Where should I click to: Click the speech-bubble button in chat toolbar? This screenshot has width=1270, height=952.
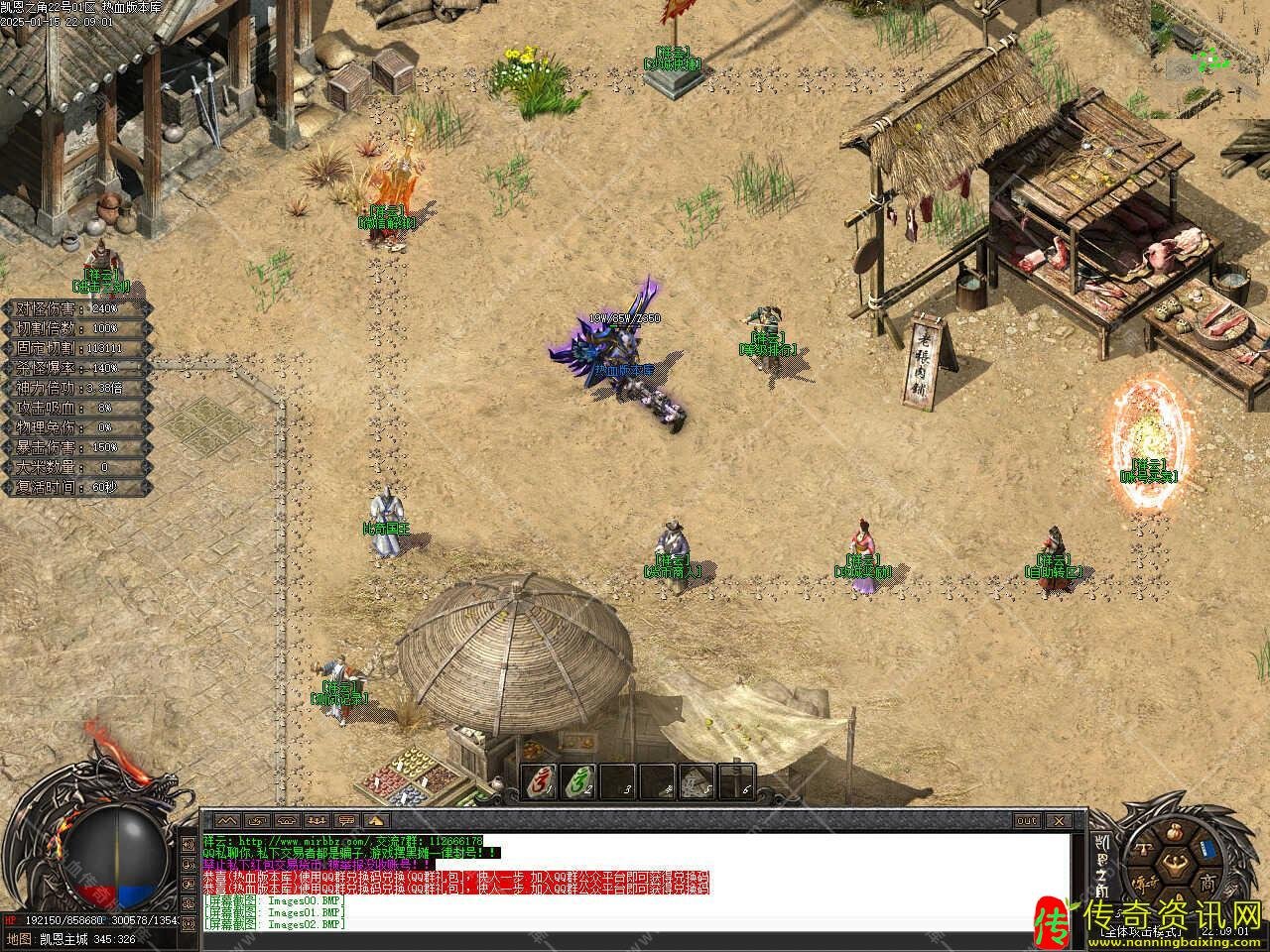pyautogui.click(x=346, y=821)
